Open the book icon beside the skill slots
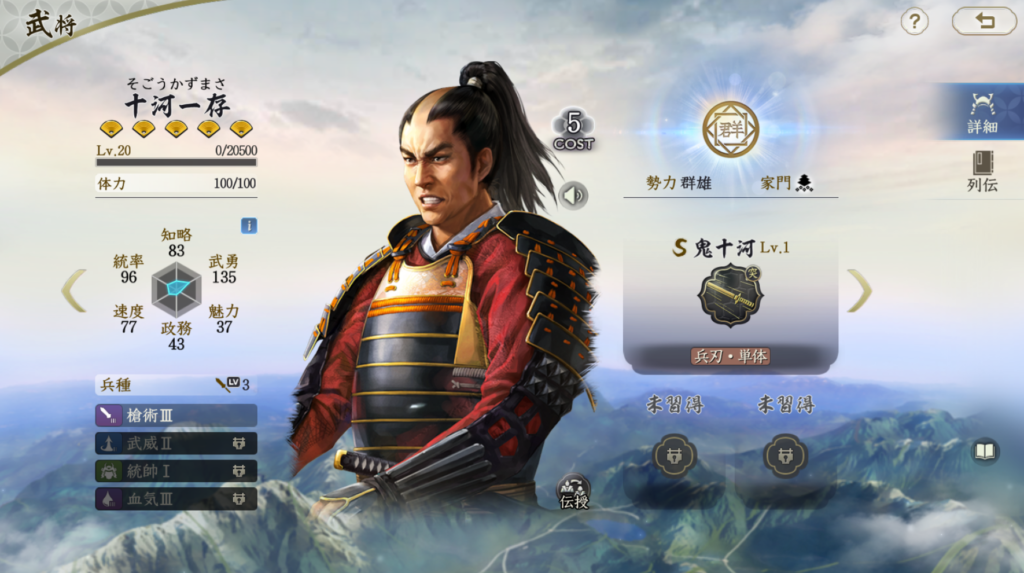The image size is (1024, 573). point(985,452)
